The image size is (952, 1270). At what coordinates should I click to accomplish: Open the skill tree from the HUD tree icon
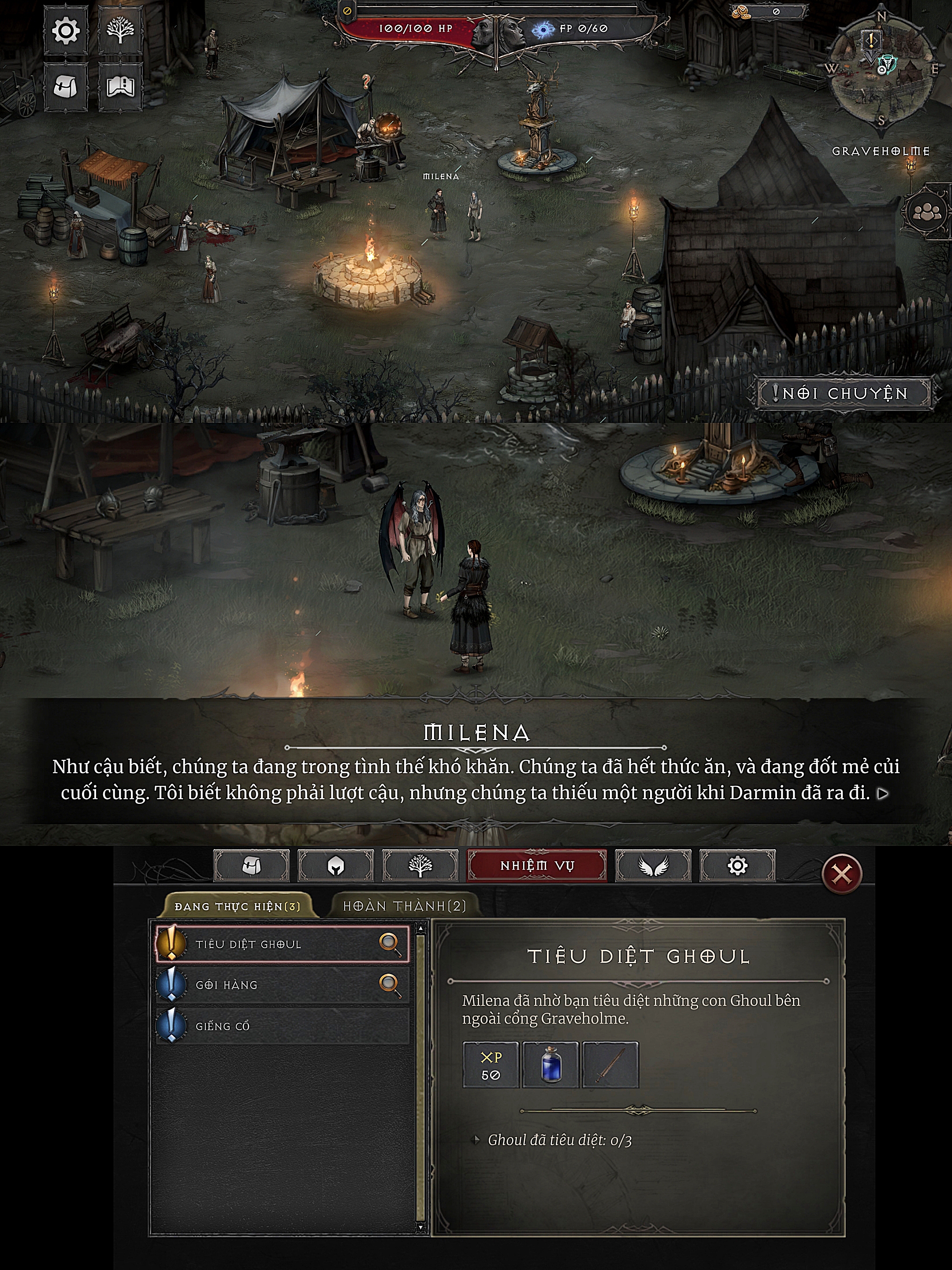pos(120,30)
